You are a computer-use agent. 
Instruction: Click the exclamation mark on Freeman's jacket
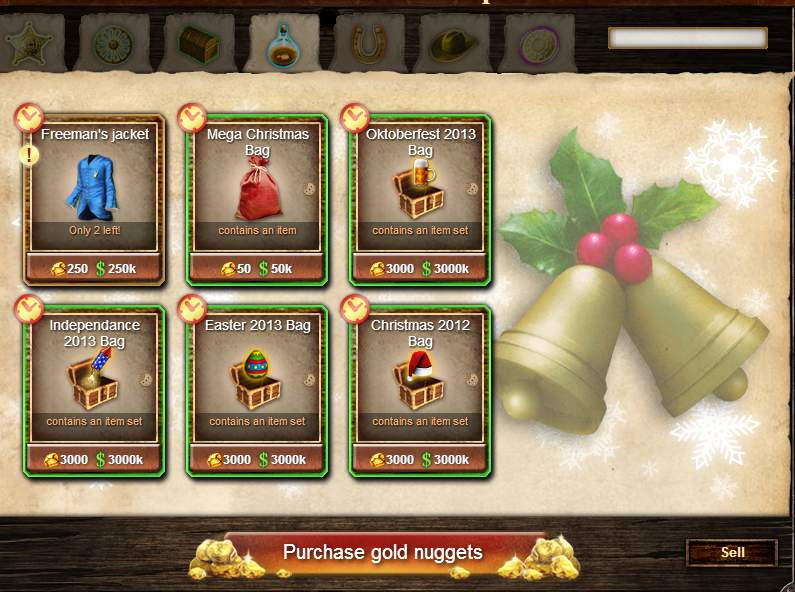28,156
